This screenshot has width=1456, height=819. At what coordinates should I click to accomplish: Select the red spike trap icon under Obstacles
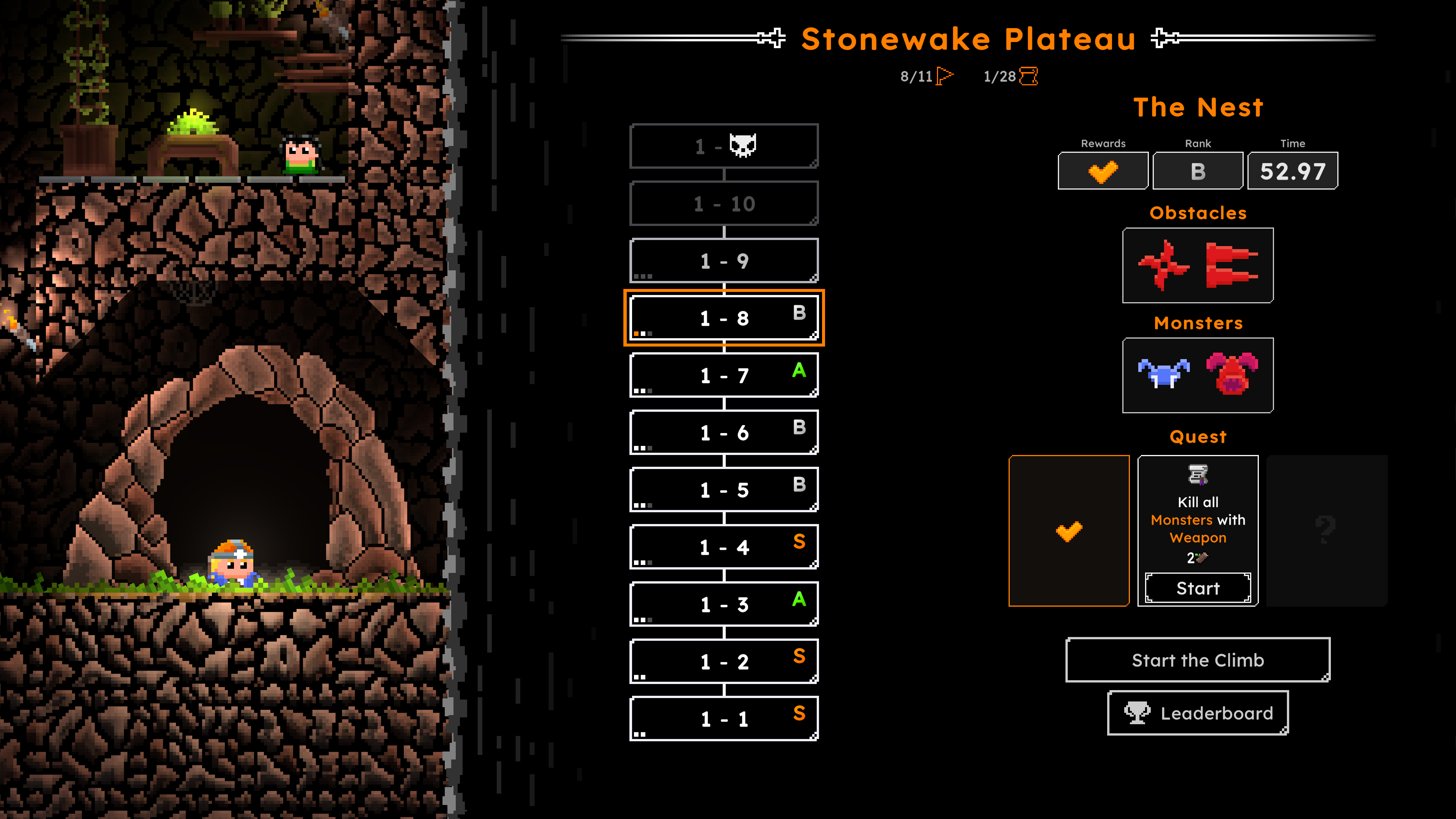tap(1229, 265)
